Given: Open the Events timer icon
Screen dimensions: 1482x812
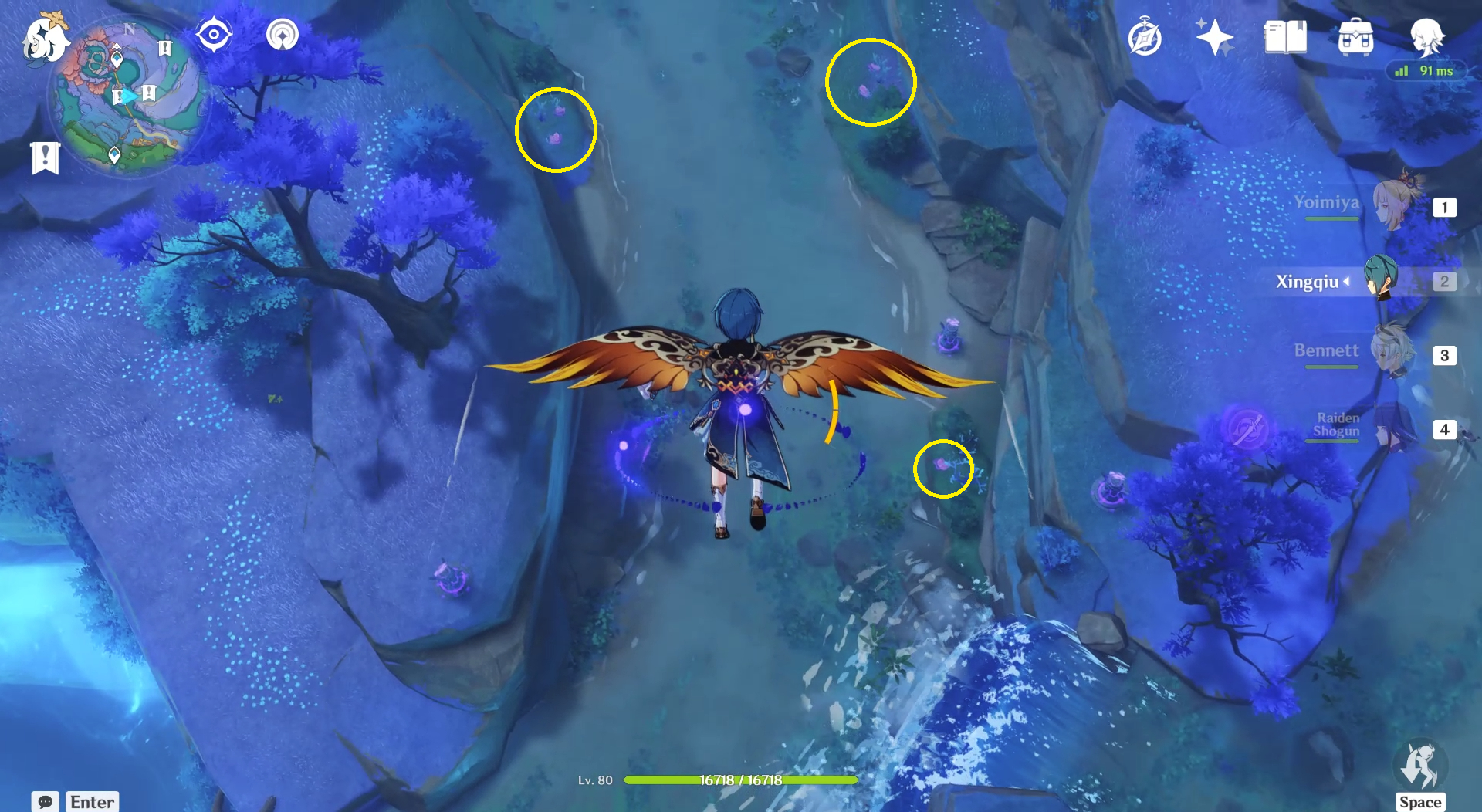Looking at the screenshot, I should coord(1145,35).
